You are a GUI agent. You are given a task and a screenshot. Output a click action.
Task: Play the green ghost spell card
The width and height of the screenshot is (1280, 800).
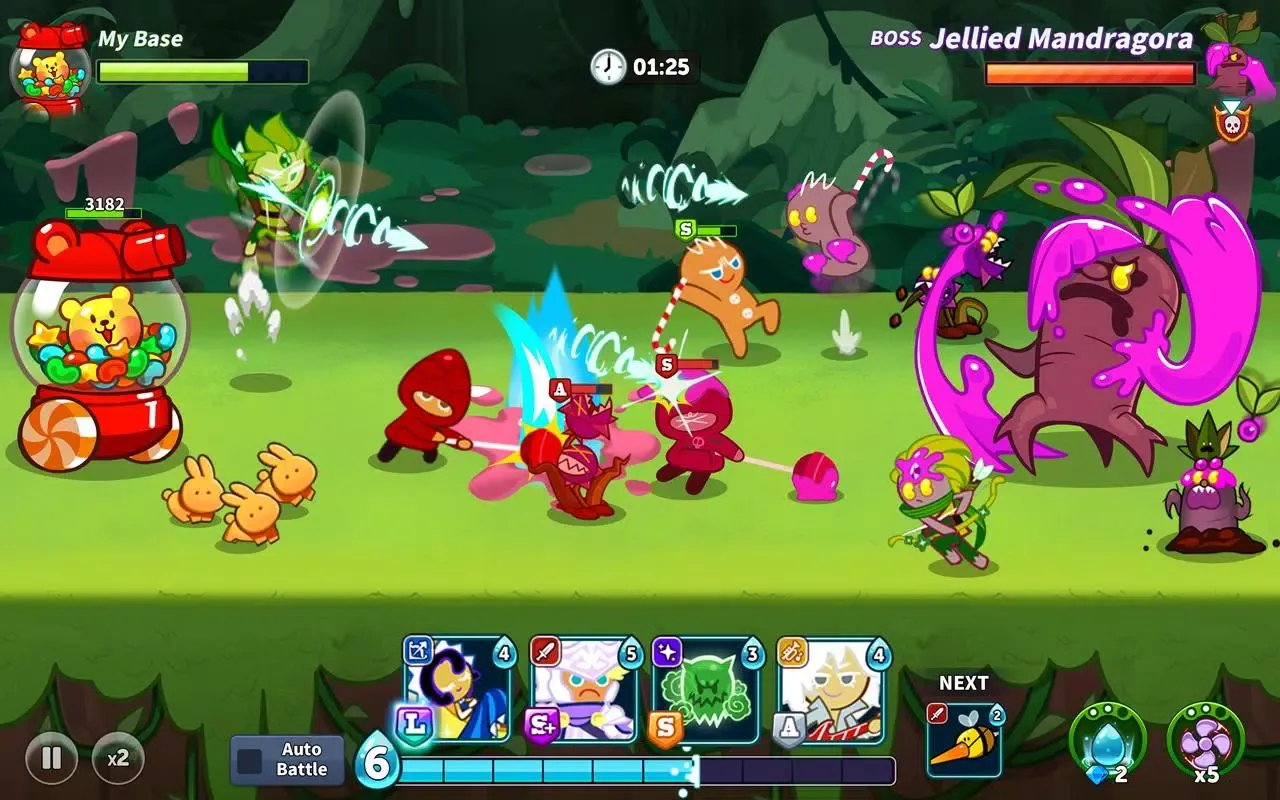tap(708, 691)
